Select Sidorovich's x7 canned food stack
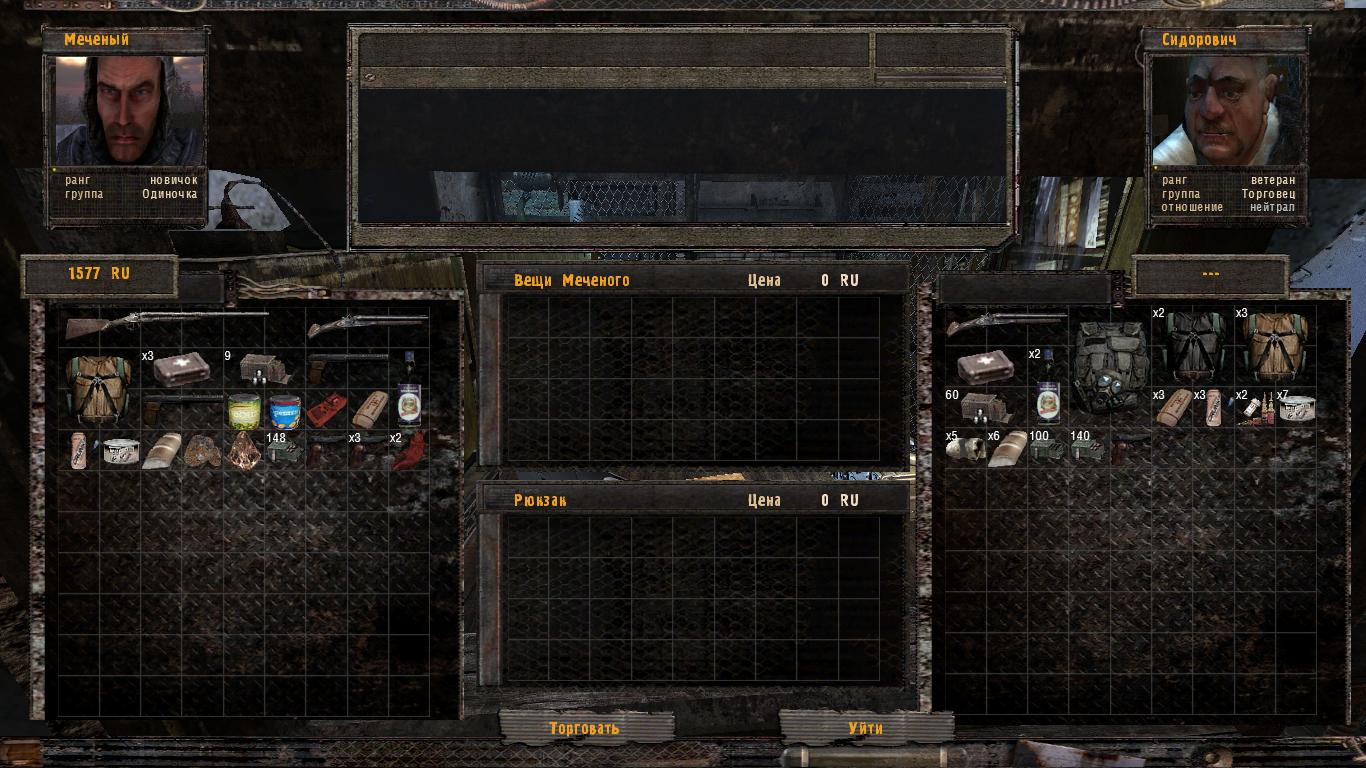 click(x=1296, y=408)
